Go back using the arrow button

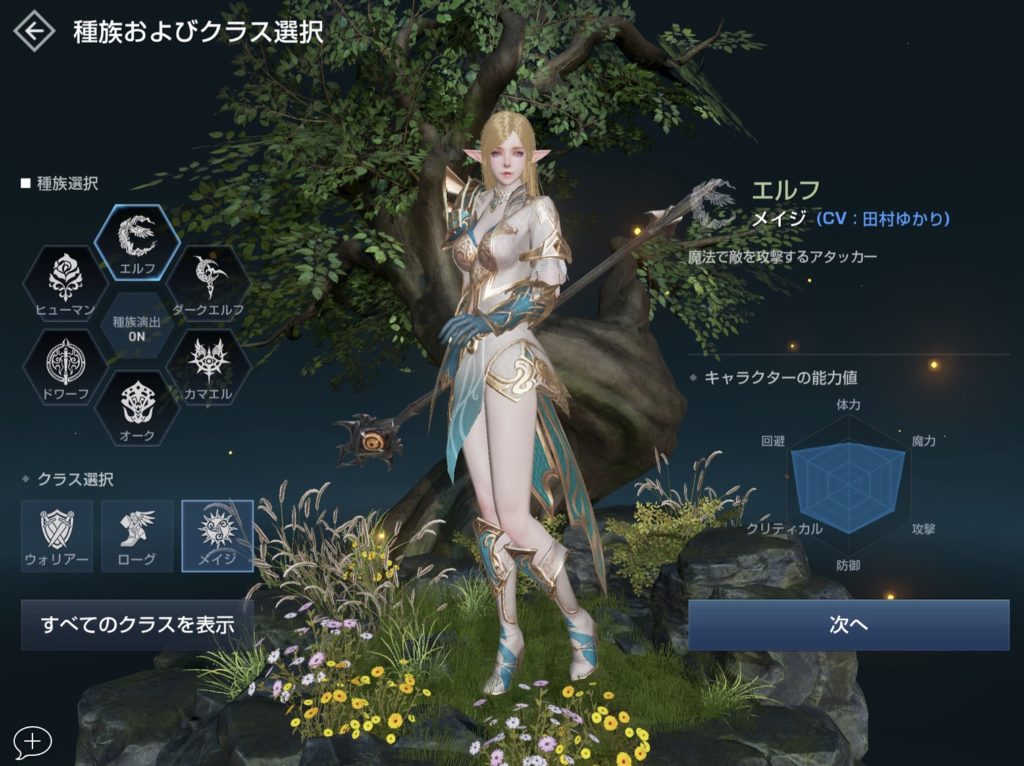[x=35, y=31]
